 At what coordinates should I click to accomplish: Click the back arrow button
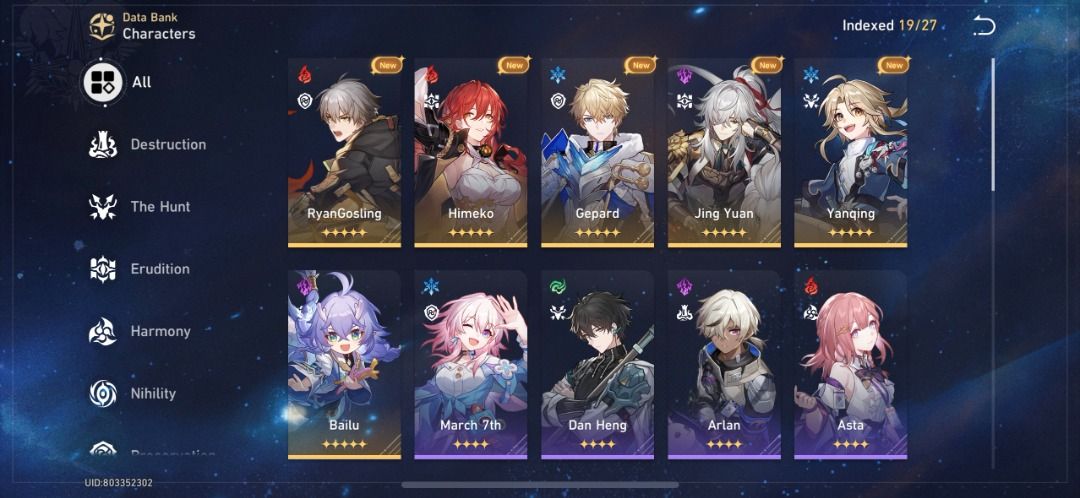coord(984,26)
